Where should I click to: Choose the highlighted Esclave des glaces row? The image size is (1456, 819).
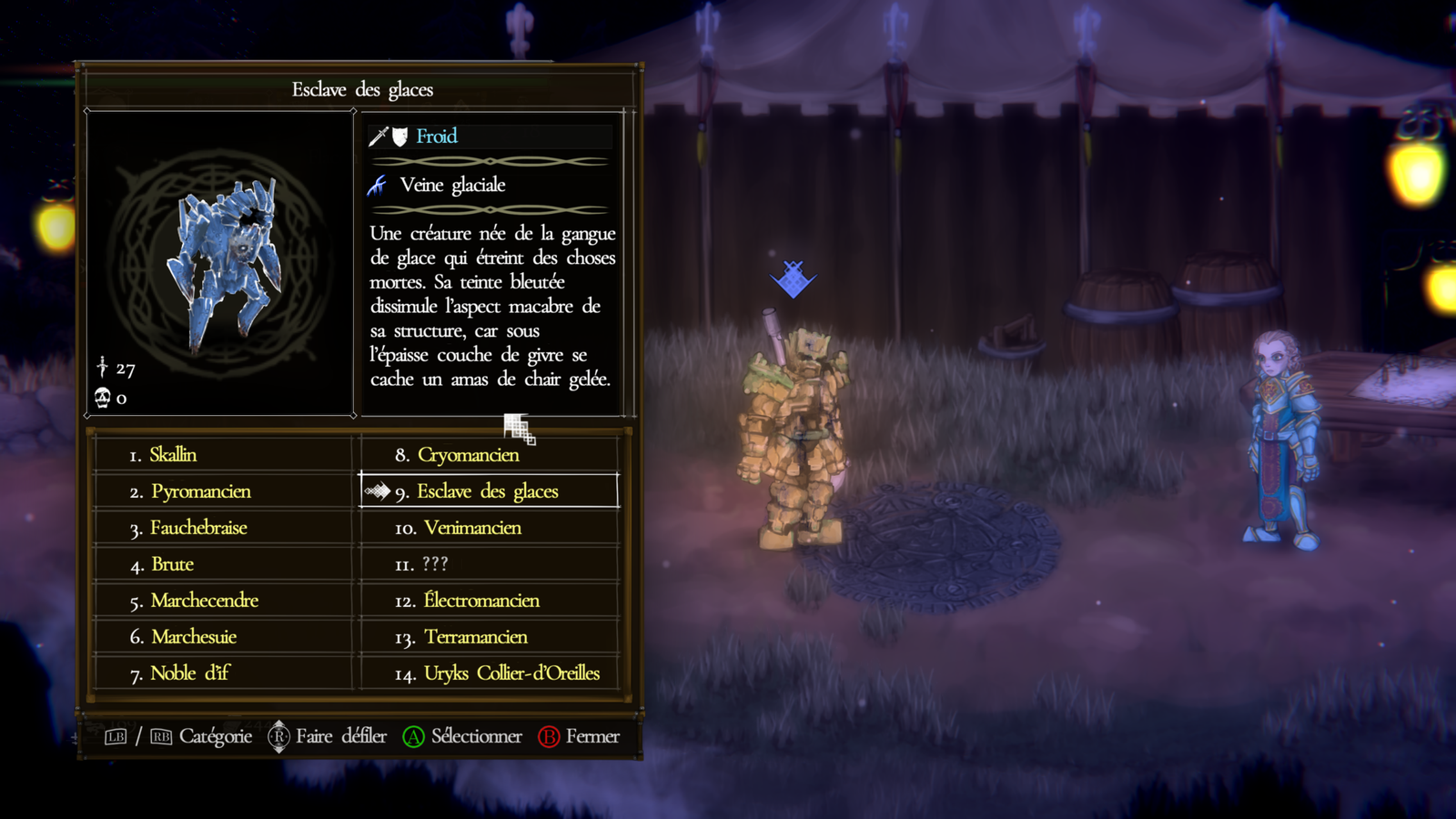click(488, 491)
